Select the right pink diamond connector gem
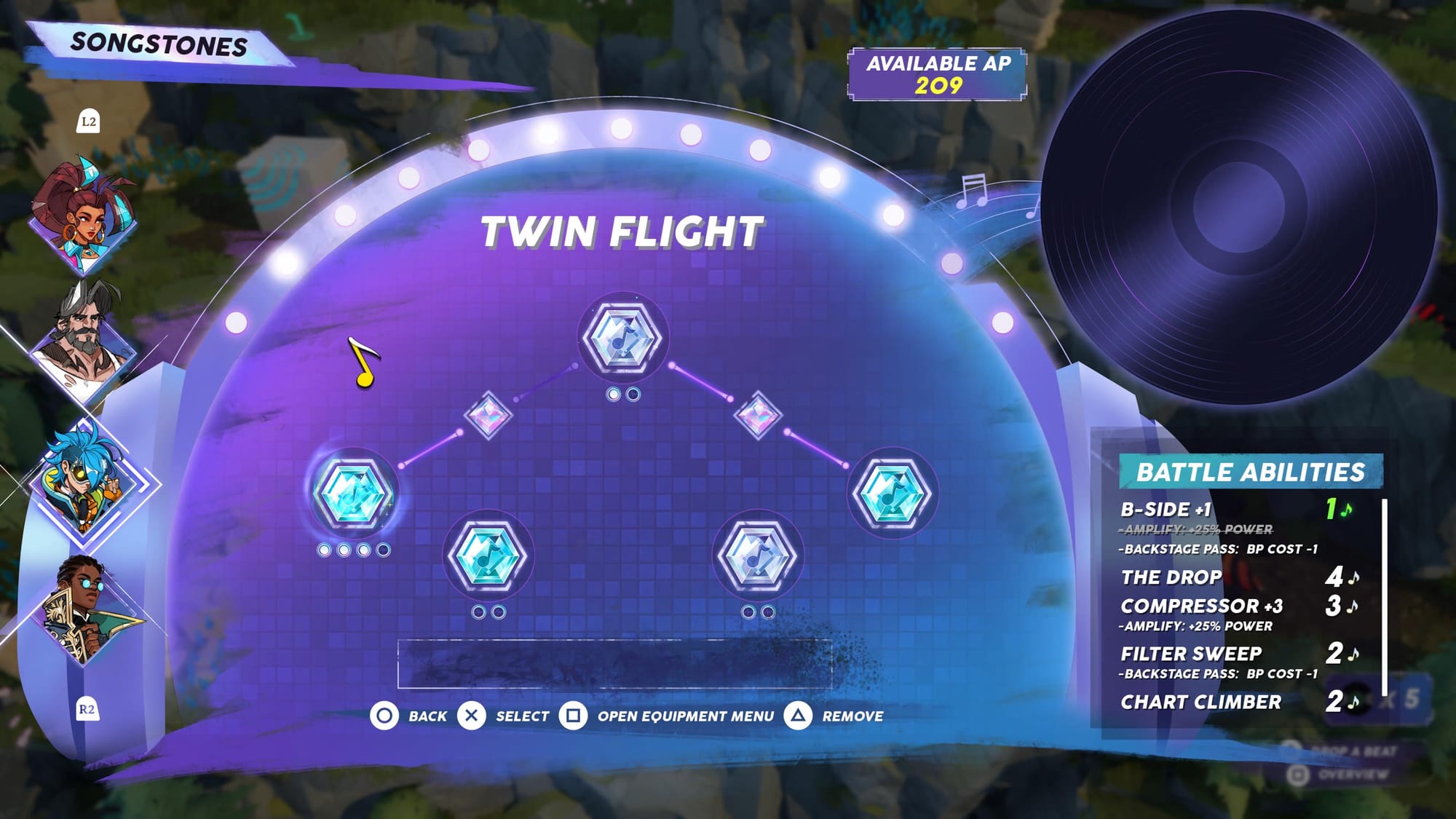The image size is (1456, 819). click(758, 415)
